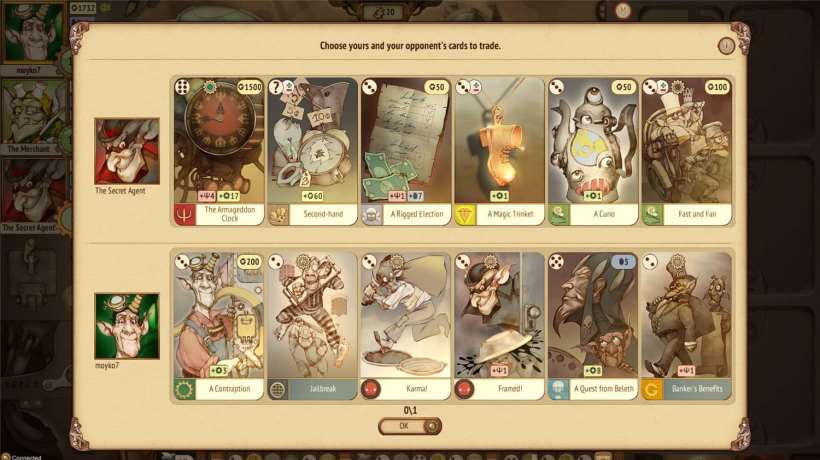Select the A Magic Trinket card
The height and width of the screenshot is (460, 820).
(x=499, y=150)
